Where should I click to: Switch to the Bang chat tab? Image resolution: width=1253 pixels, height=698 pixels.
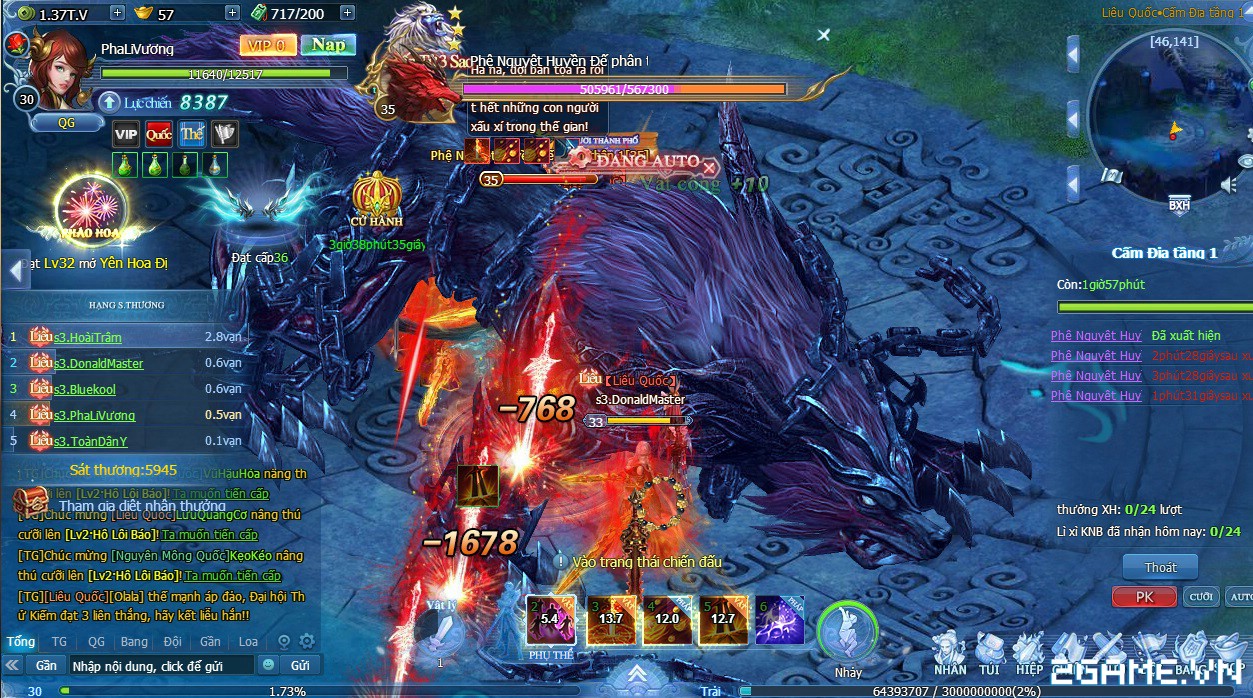click(133, 641)
